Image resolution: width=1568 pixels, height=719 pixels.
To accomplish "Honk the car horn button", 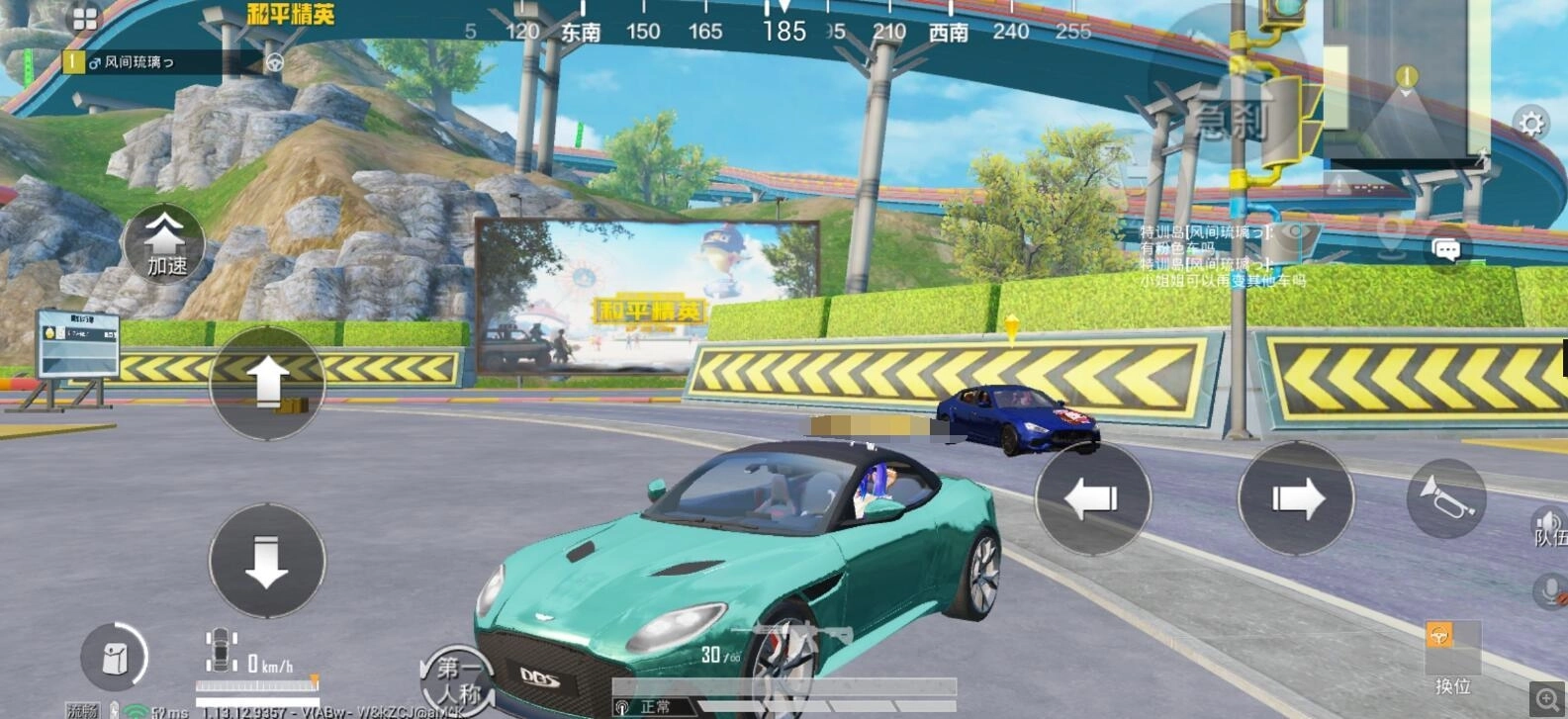I will pyautogui.click(x=1445, y=497).
